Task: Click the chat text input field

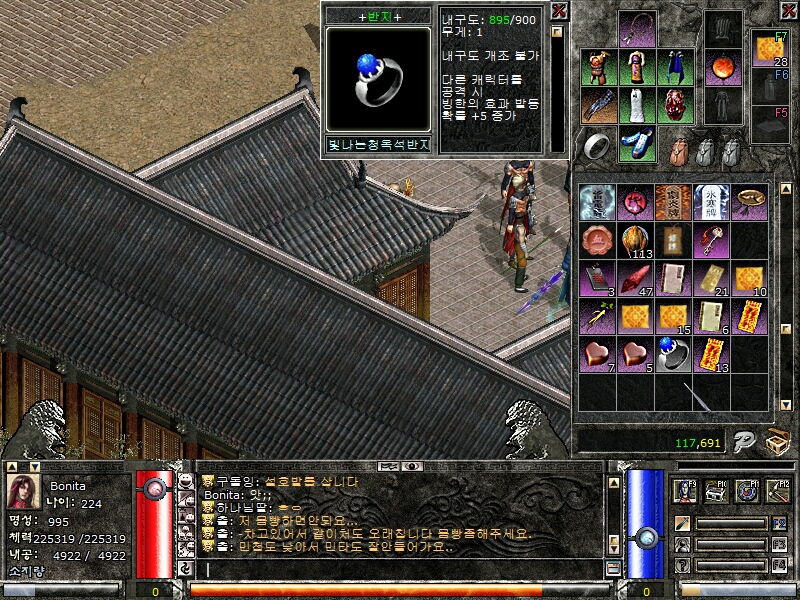Action: pos(400,569)
